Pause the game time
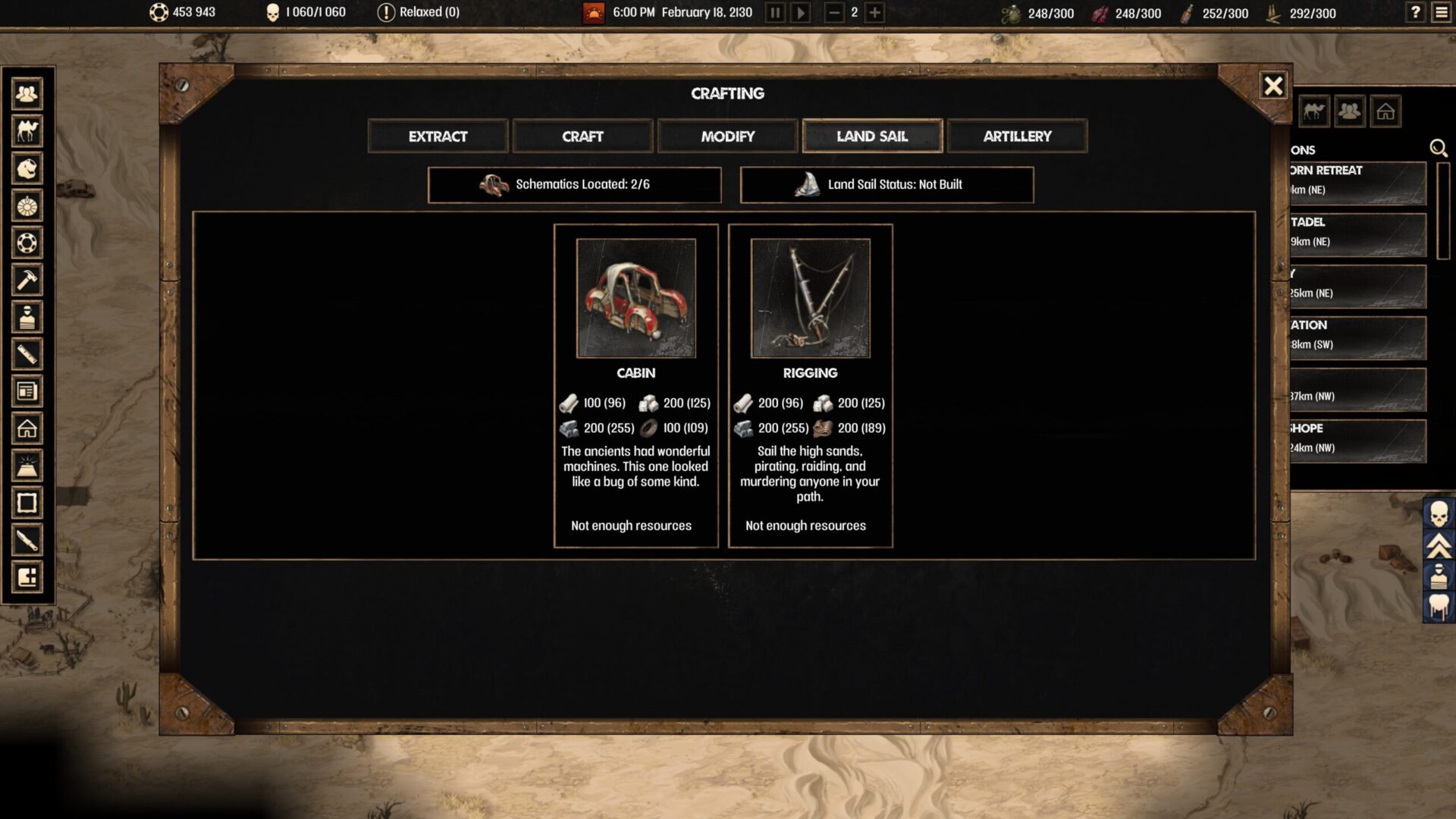Image resolution: width=1456 pixels, height=819 pixels. (775, 13)
